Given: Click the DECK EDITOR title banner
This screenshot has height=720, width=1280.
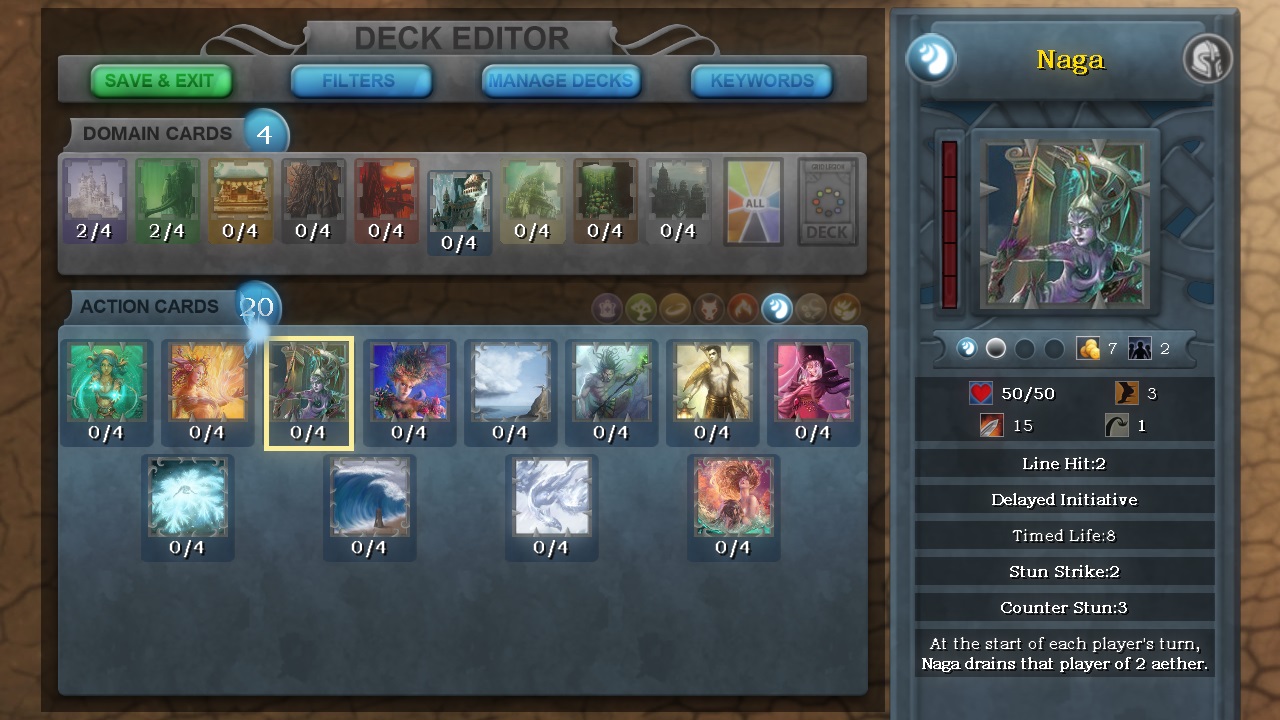Looking at the screenshot, I should (464, 38).
